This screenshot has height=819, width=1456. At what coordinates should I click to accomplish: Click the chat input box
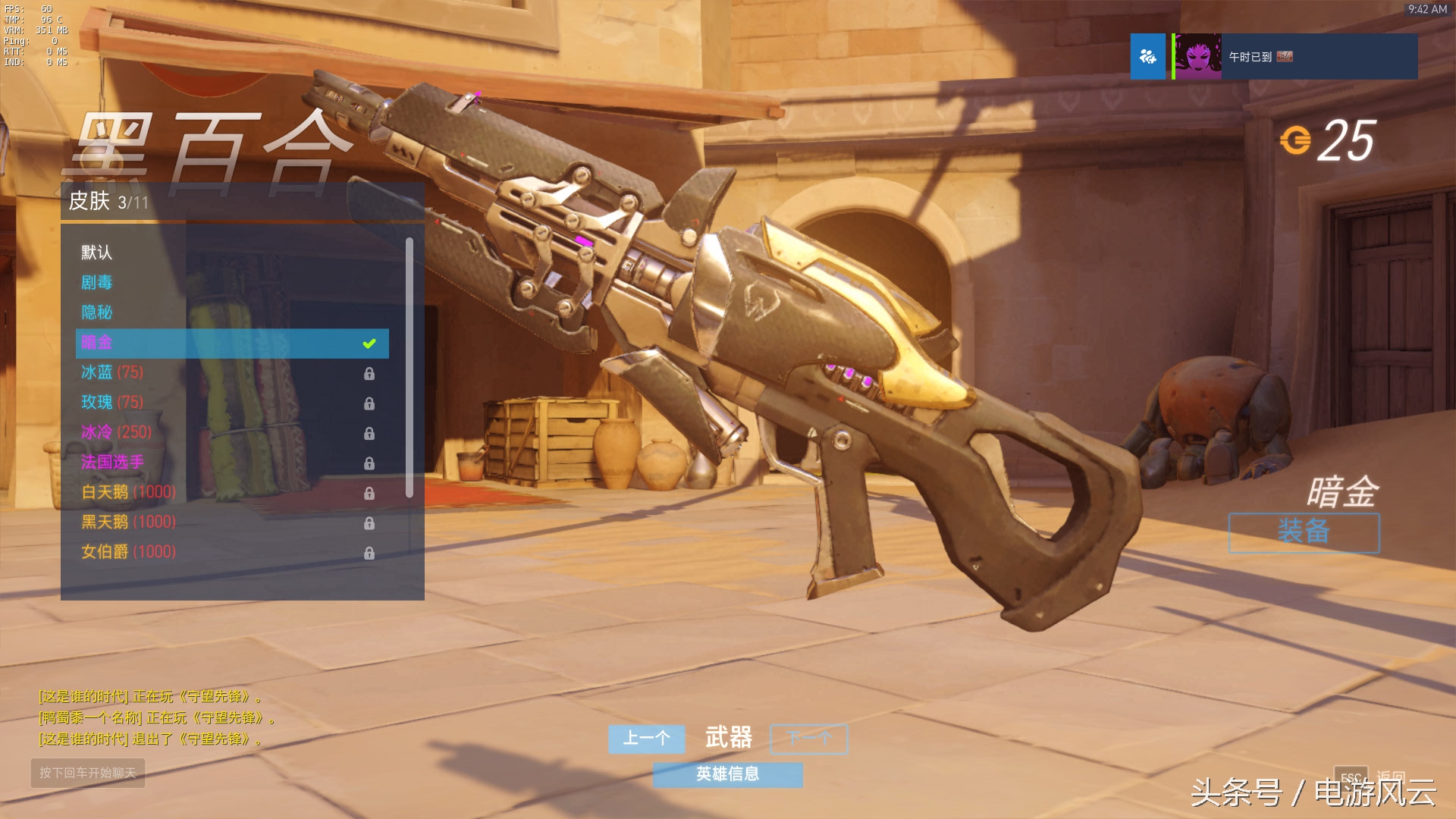[x=88, y=773]
